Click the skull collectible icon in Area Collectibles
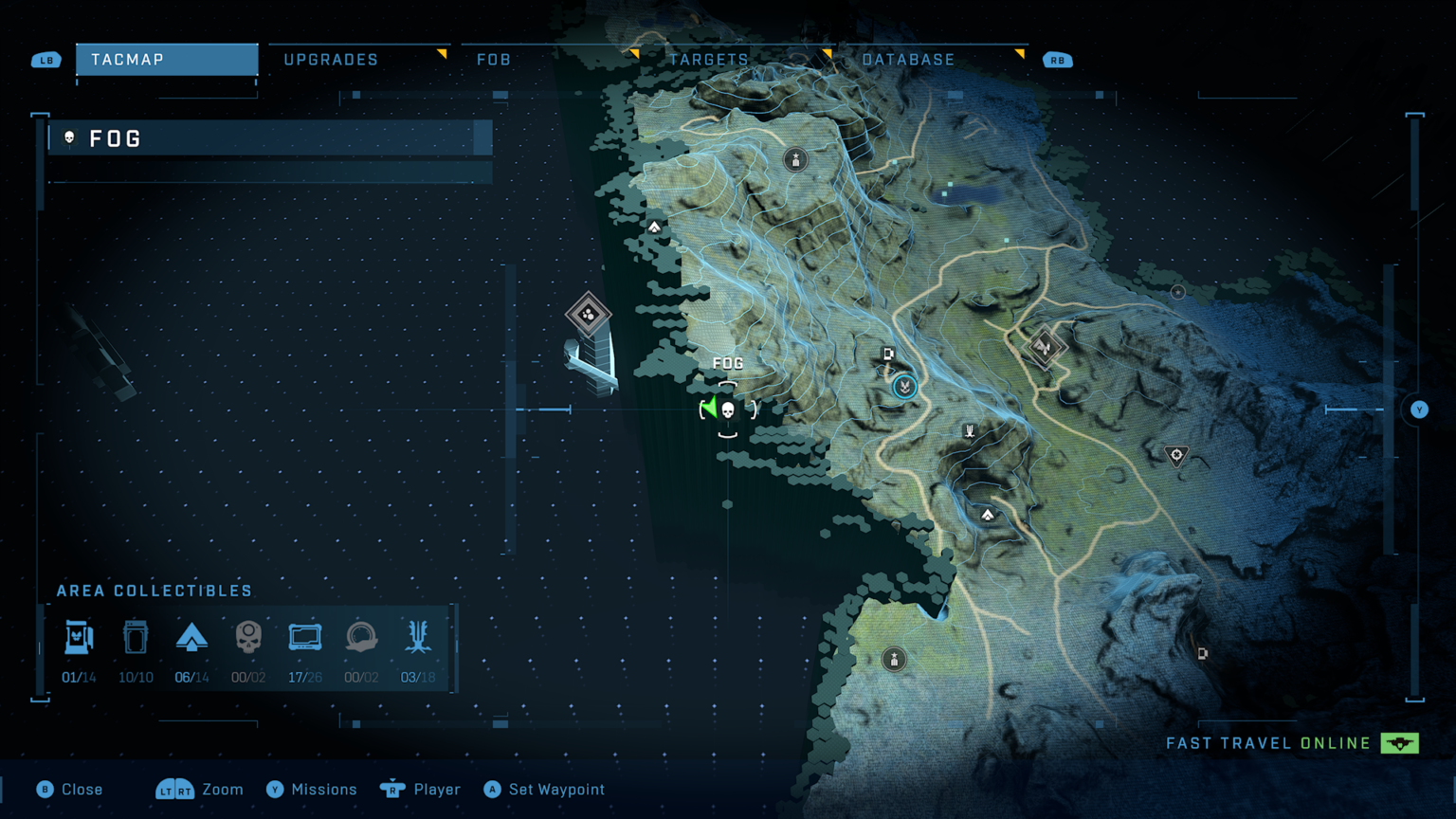This screenshot has height=819, width=1456. [x=248, y=637]
